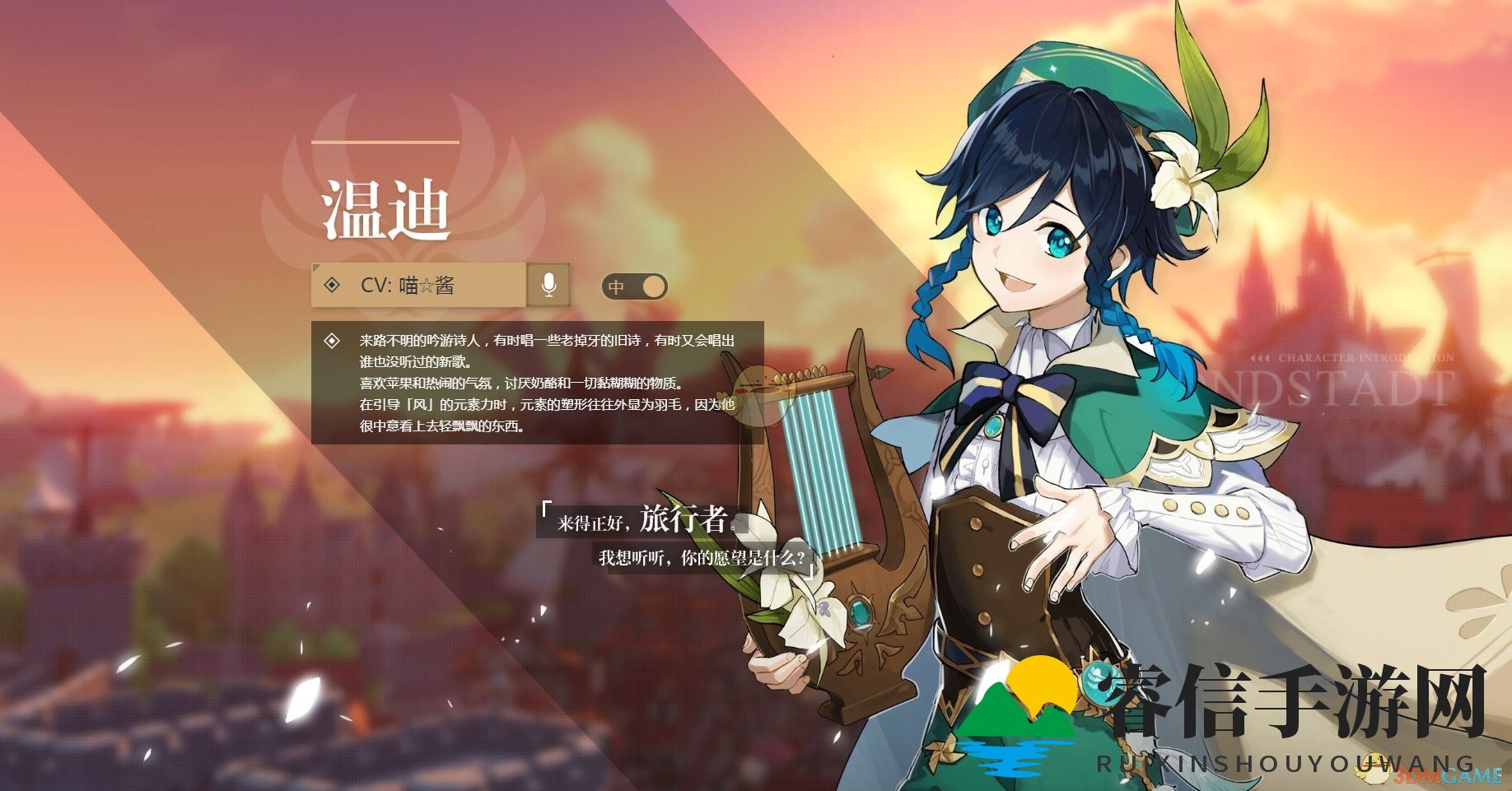
Task: Click the microphone icon to play voice line
Action: tap(550, 286)
